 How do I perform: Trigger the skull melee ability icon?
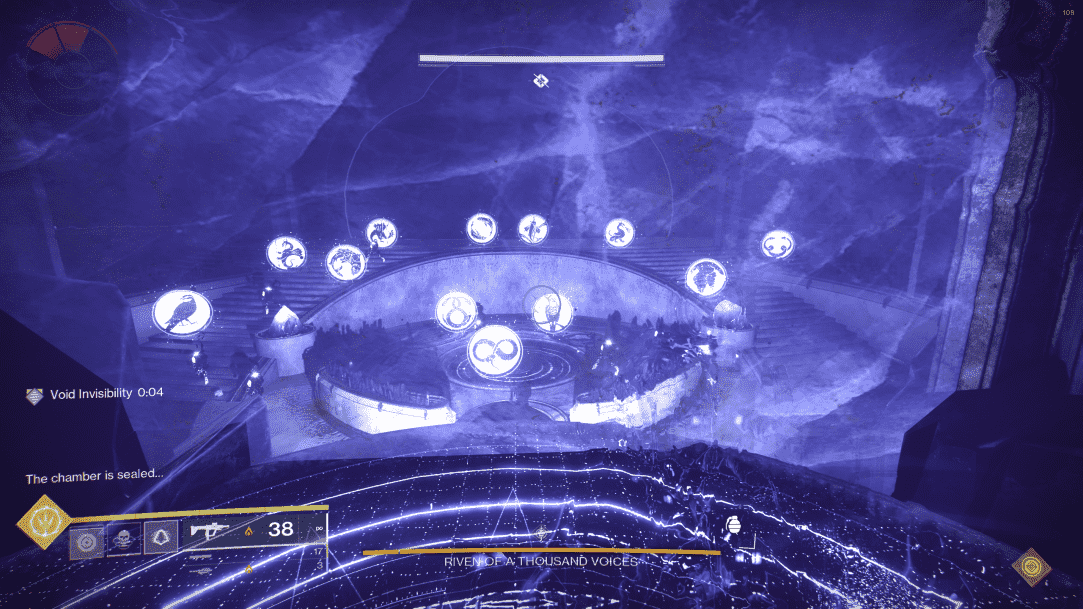click(123, 539)
